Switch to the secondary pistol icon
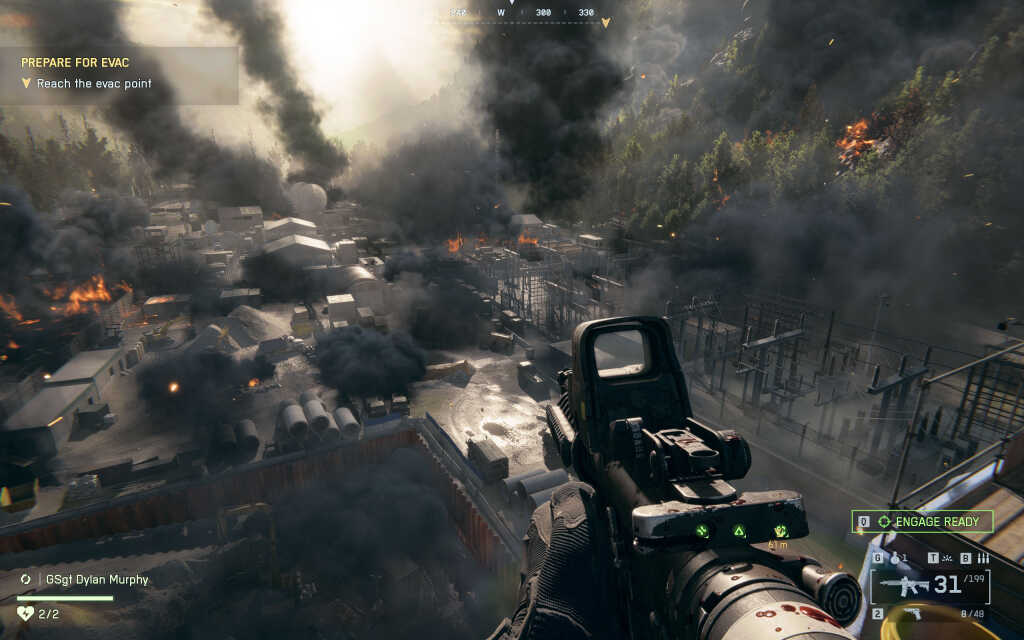Viewport: 1024px width, 640px height. click(x=912, y=613)
